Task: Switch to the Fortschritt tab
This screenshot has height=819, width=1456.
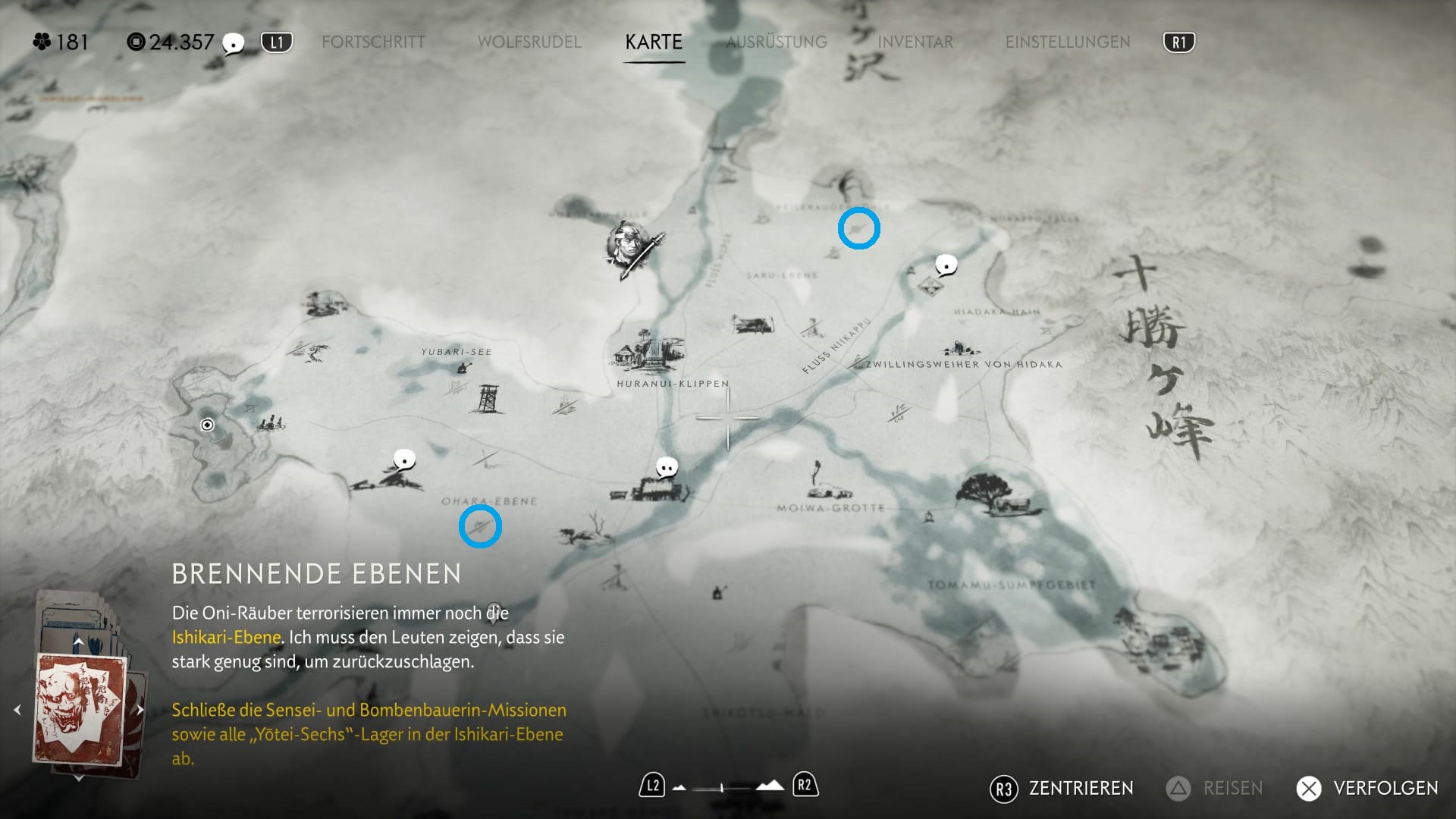Action: pyautogui.click(x=373, y=42)
